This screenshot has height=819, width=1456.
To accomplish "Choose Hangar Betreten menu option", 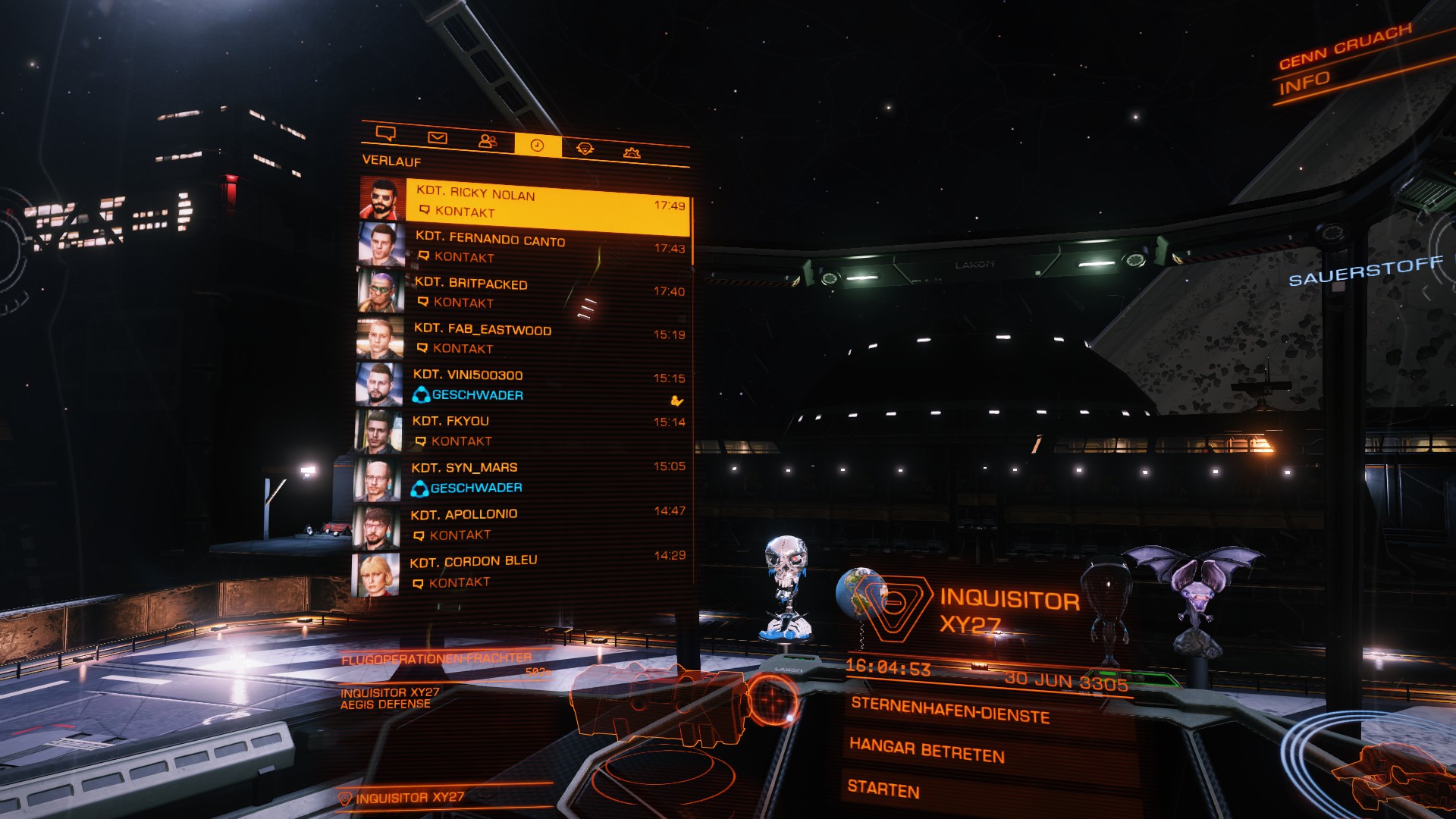I will coord(927,750).
